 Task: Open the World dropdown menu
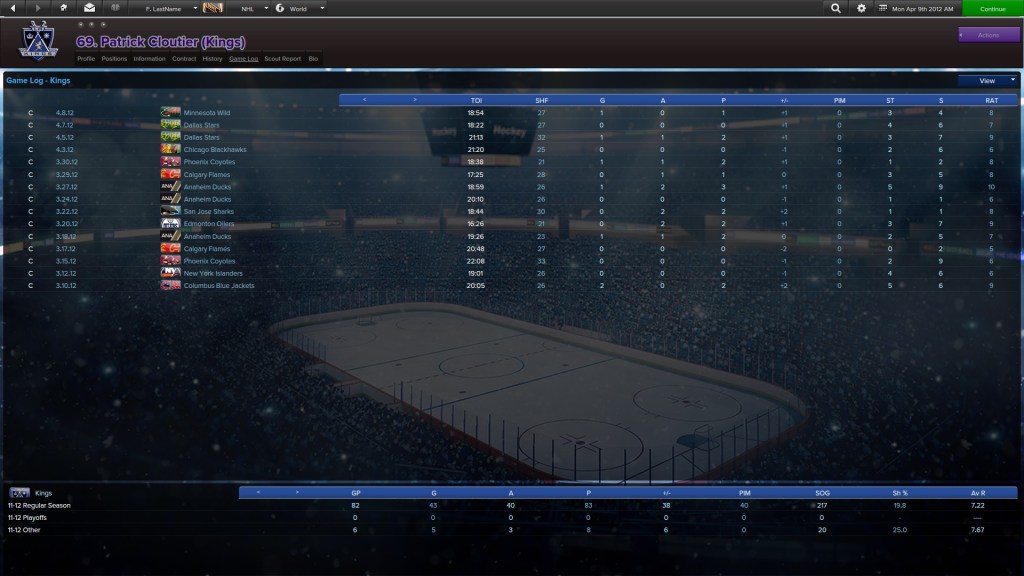coord(300,8)
